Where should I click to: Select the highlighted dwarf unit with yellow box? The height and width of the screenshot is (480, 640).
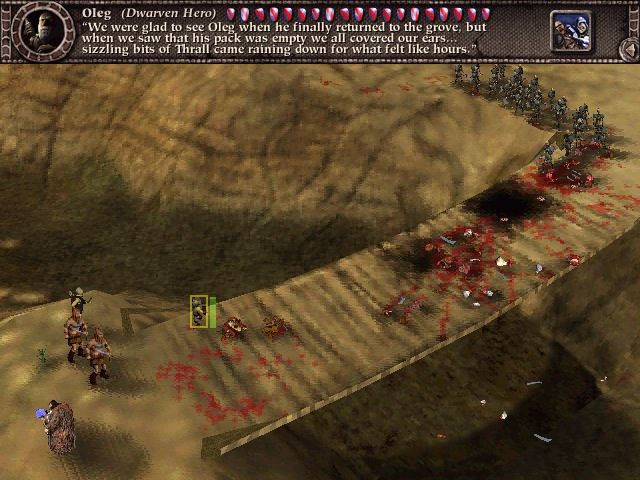199,311
